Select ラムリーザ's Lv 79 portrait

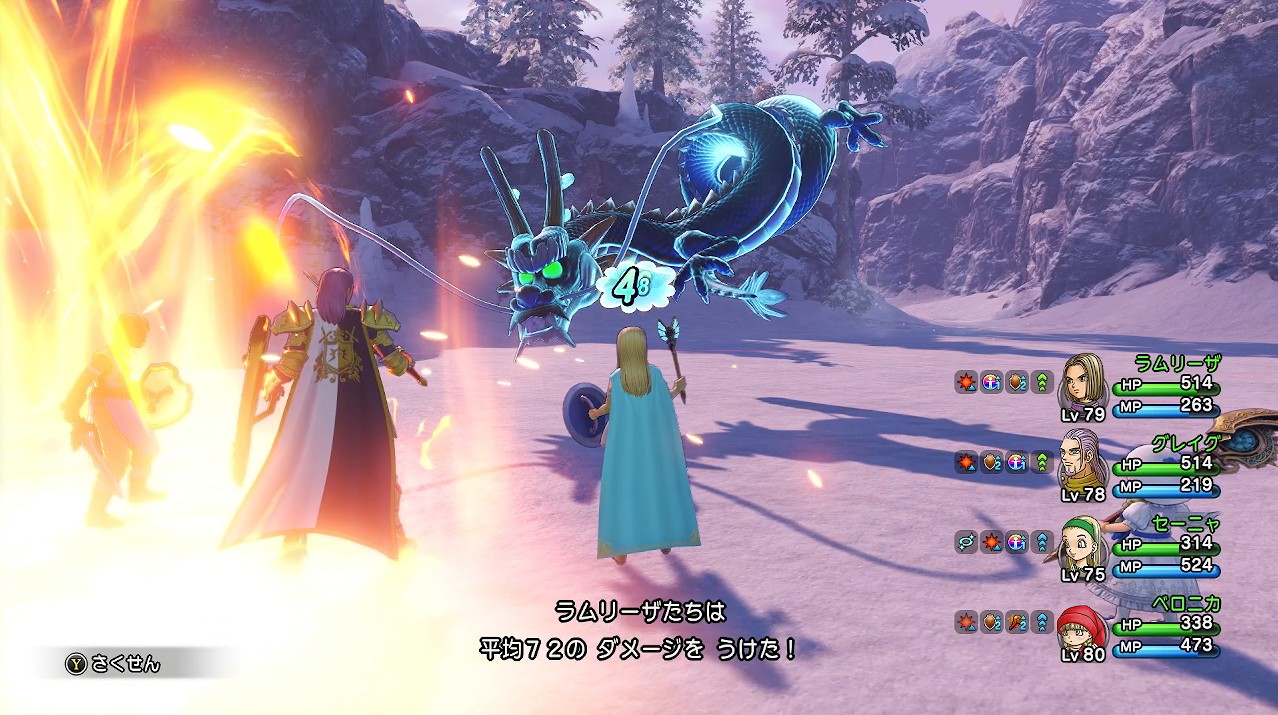click(1083, 380)
